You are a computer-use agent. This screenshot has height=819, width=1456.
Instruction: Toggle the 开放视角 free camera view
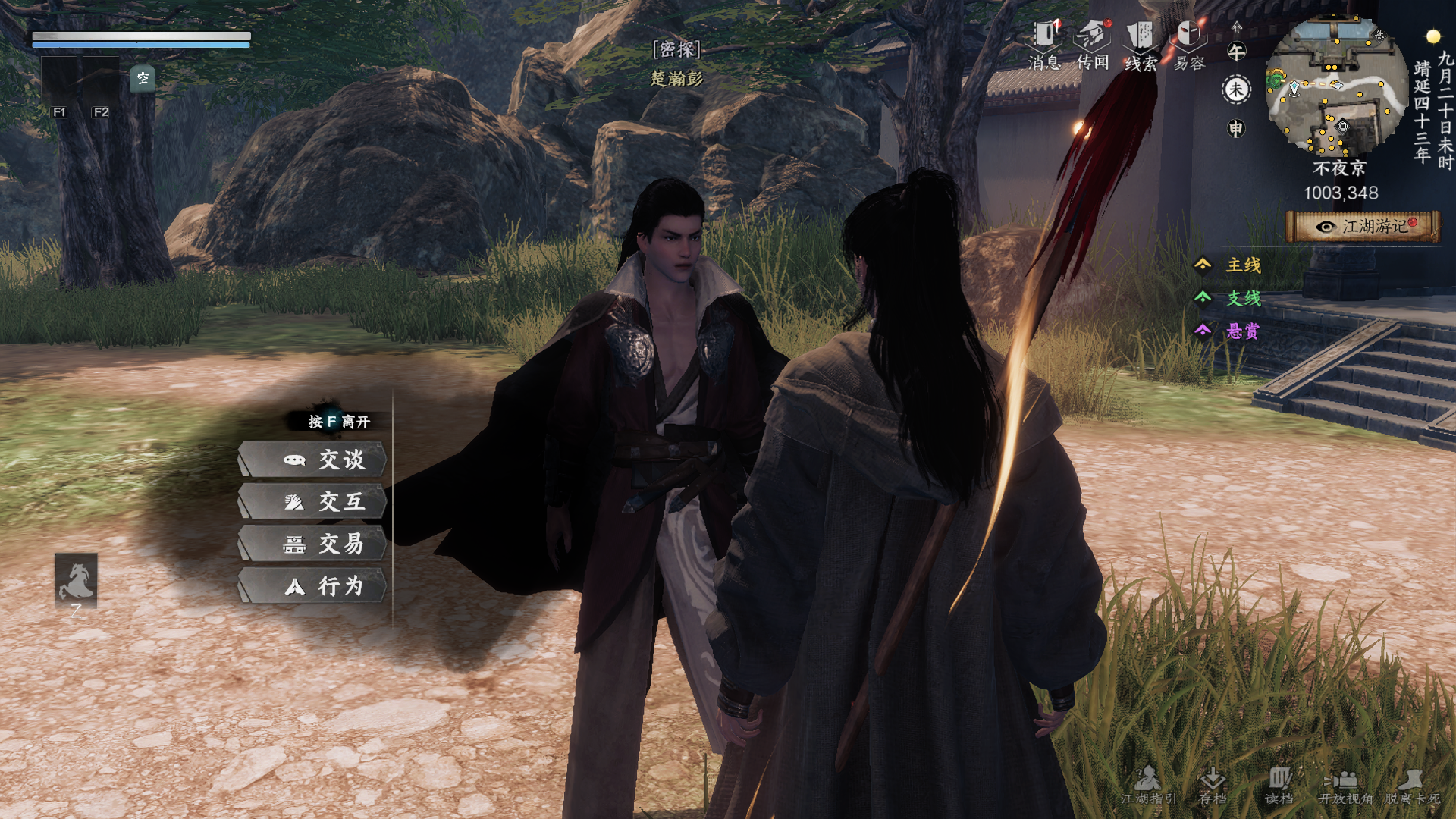(1345, 785)
